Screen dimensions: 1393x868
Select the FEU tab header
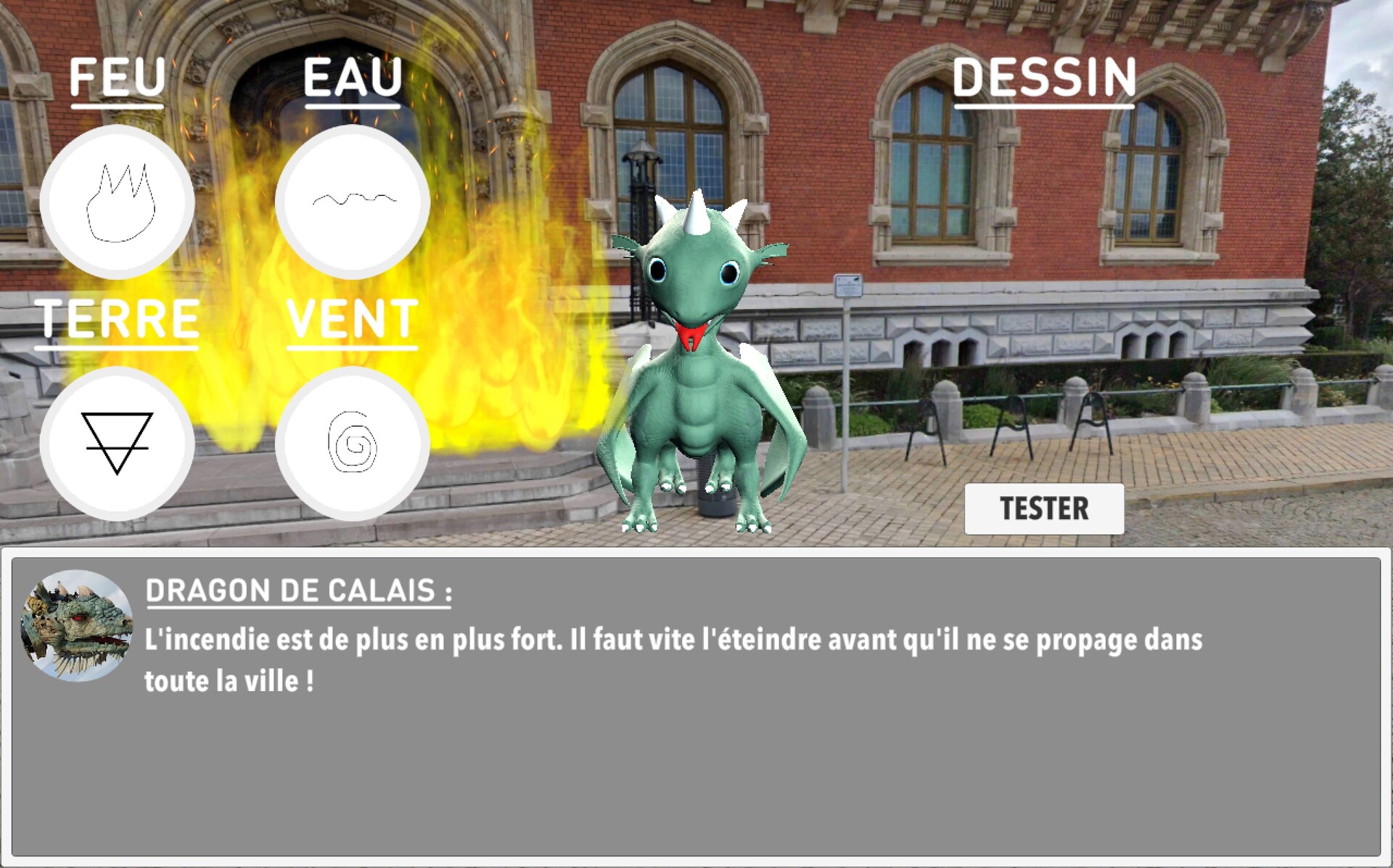coord(118,80)
